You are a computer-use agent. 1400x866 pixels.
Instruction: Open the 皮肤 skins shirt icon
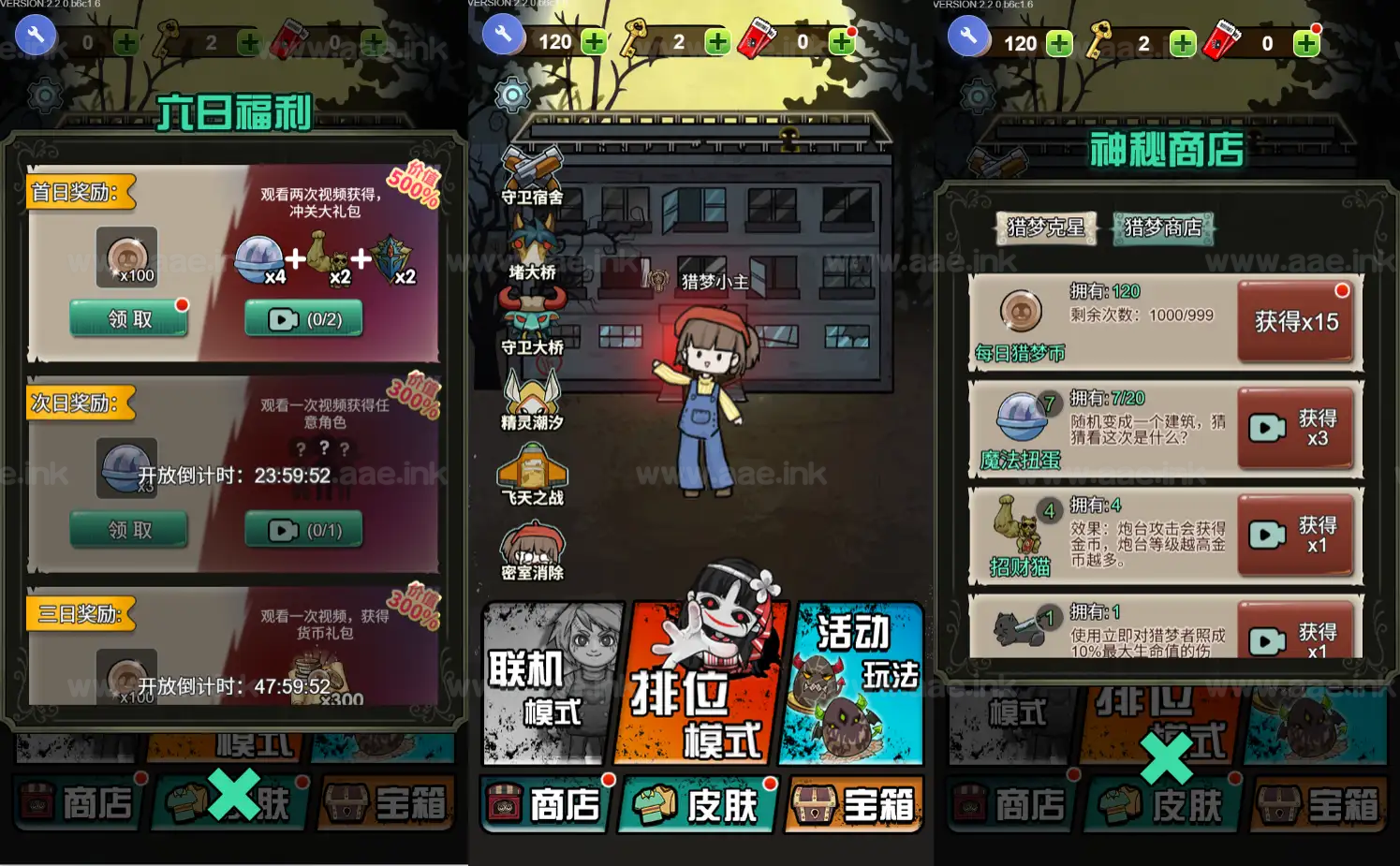pos(698,805)
